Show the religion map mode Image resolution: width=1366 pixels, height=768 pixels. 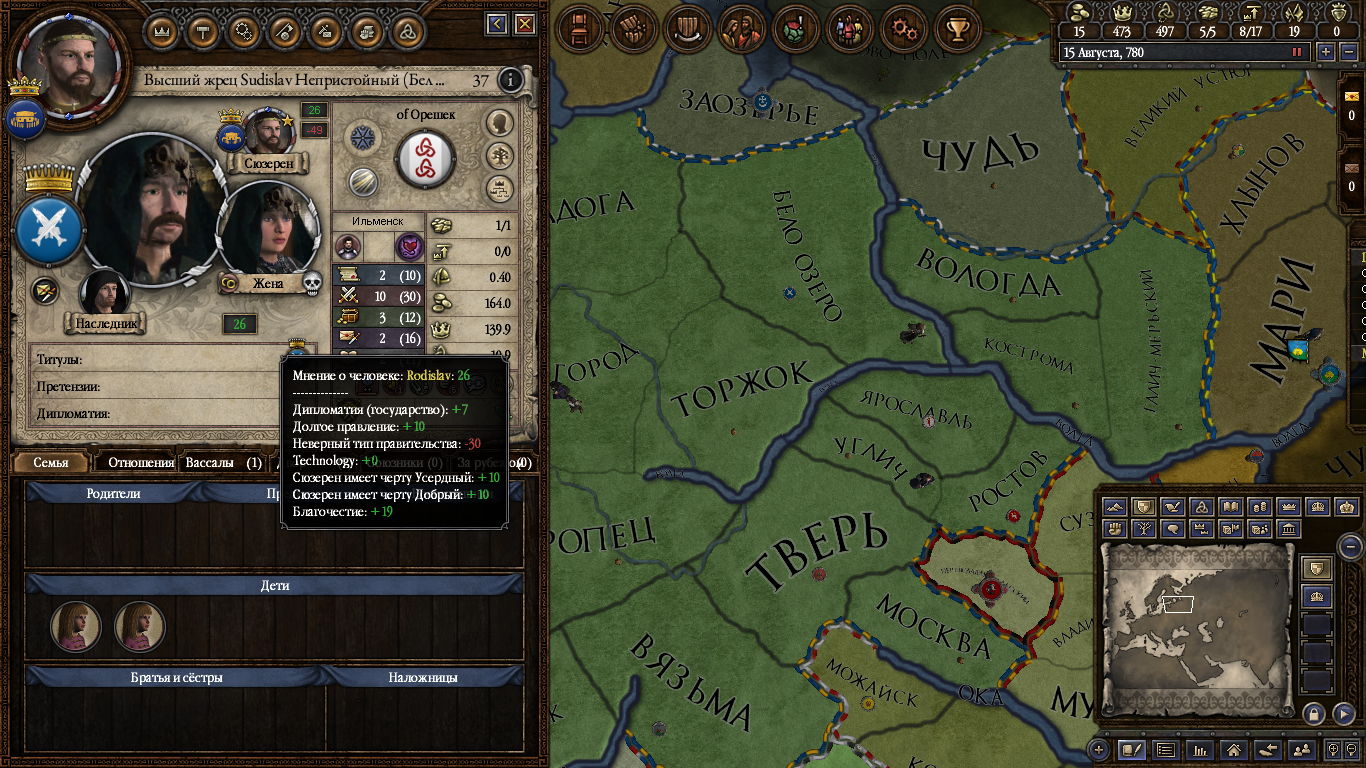[1203, 507]
